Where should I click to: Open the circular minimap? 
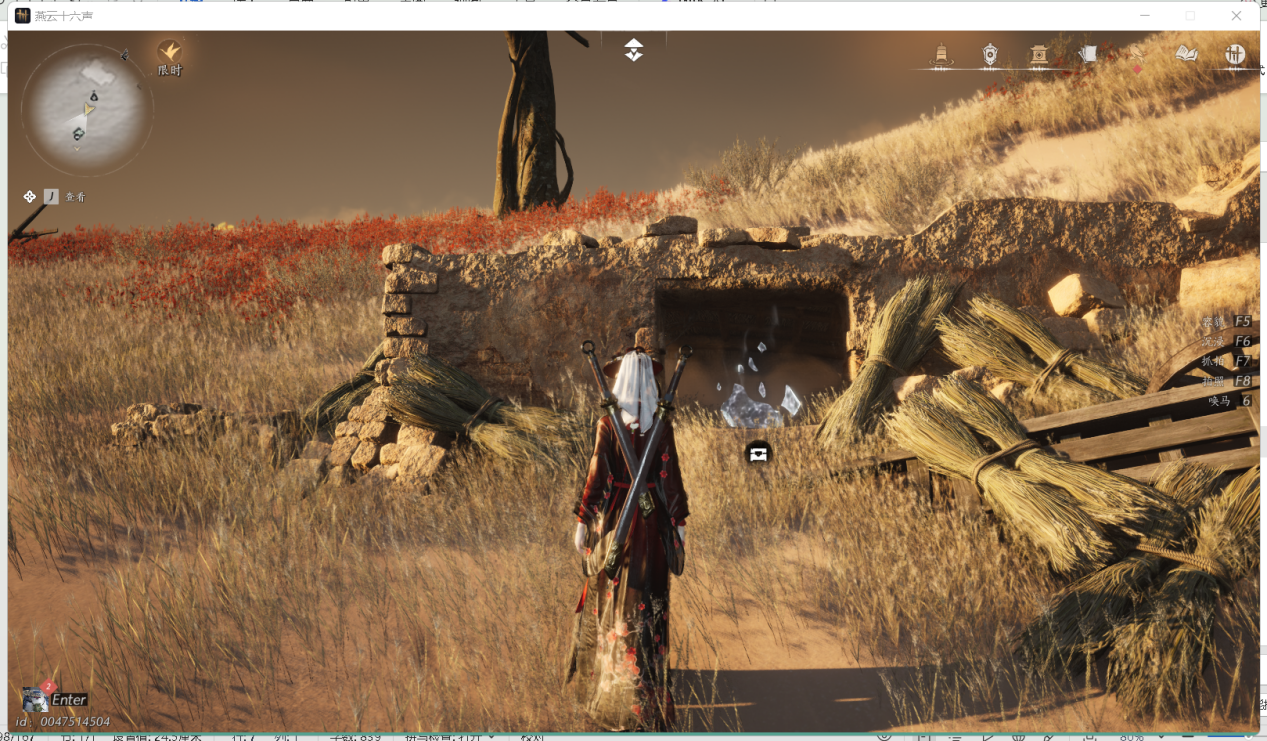pyautogui.click(x=87, y=110)
